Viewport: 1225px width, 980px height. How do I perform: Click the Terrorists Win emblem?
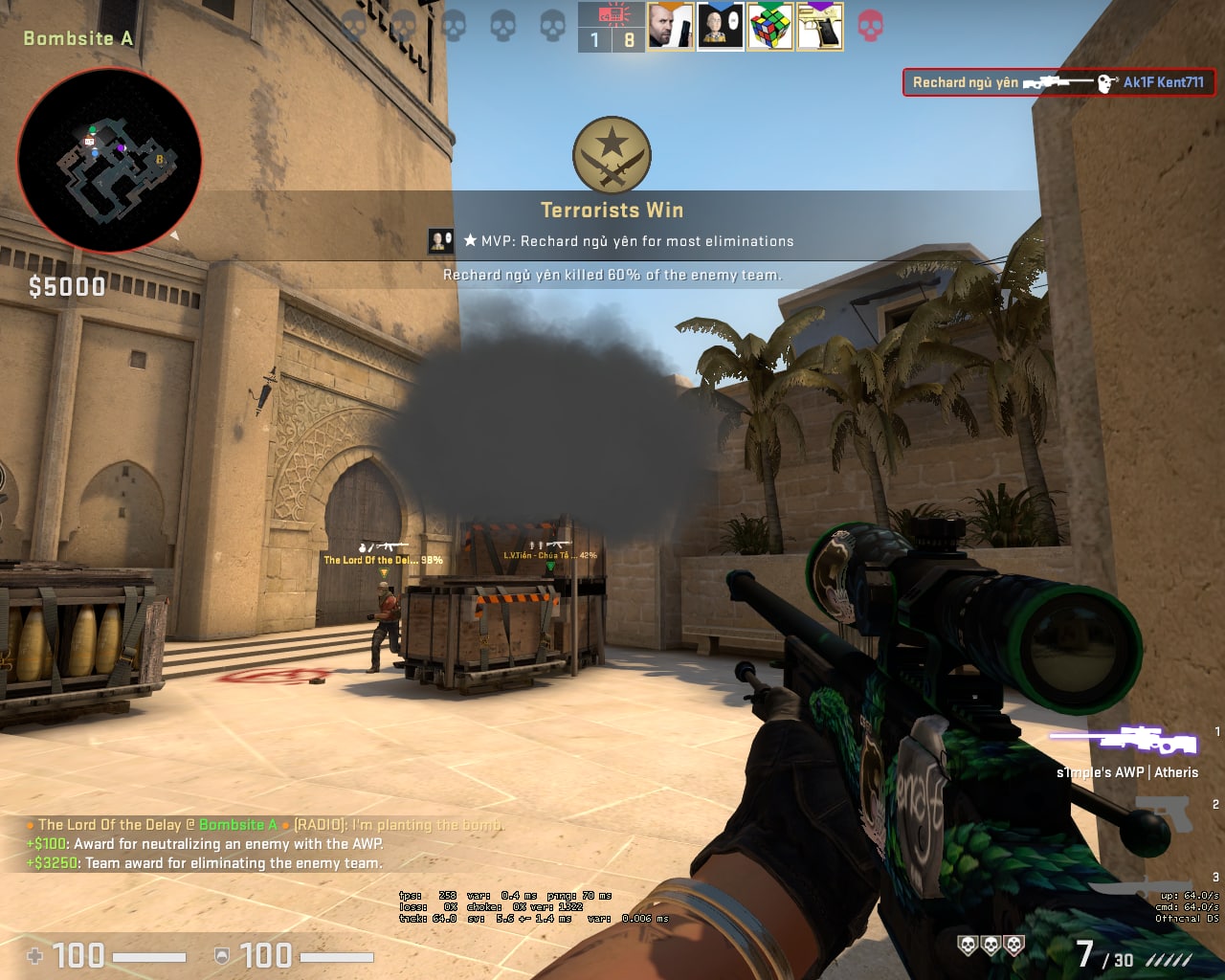(x=612, y=156)
